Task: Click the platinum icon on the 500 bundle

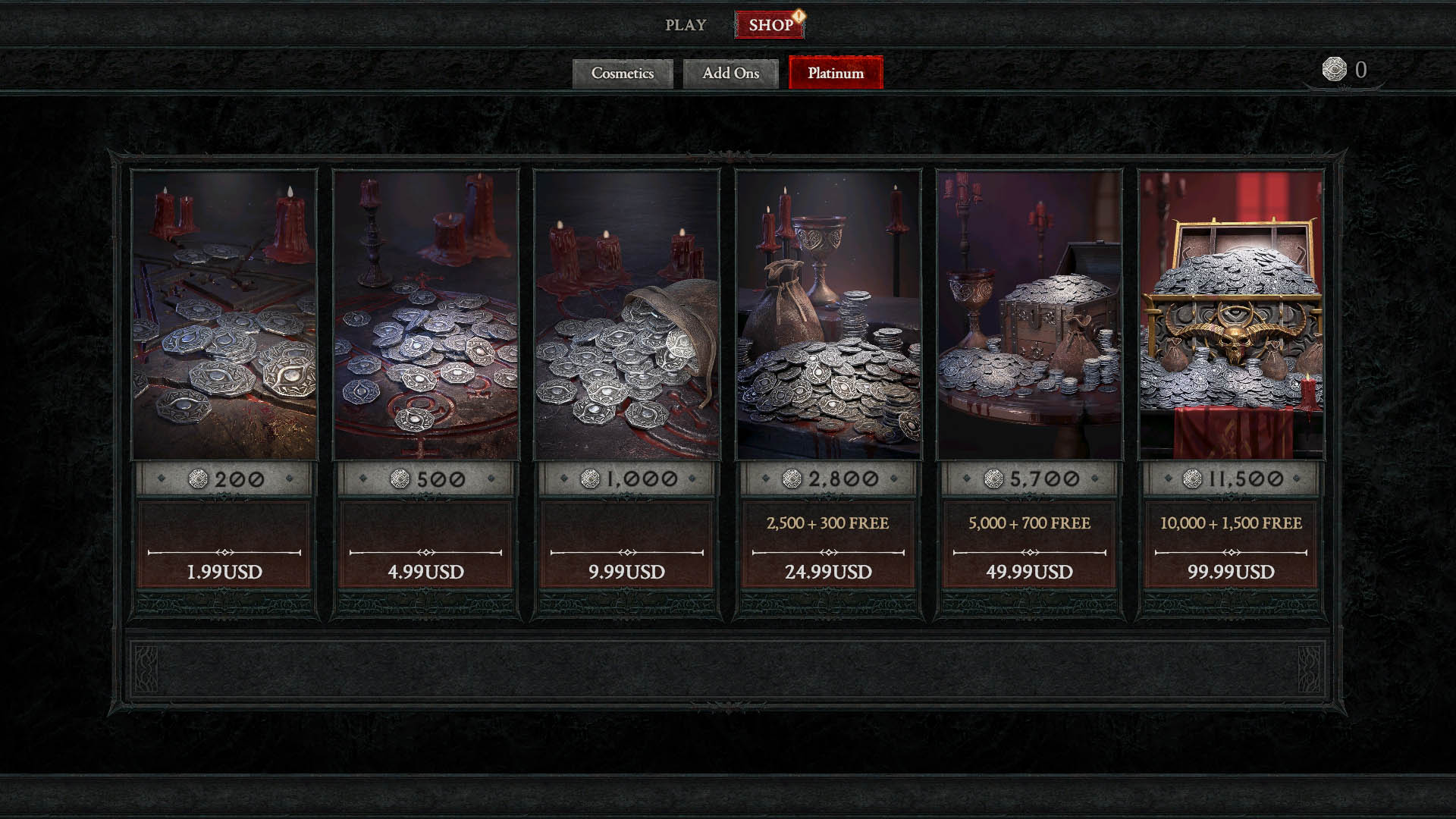Action: pos(400,479)
